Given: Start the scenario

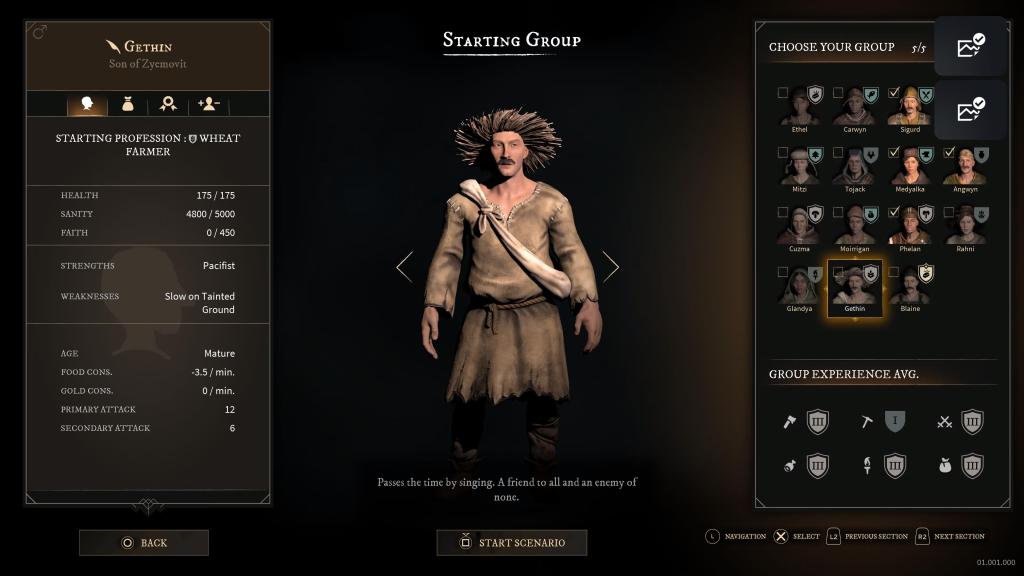Looking at the screenshot, I should 511,543.
